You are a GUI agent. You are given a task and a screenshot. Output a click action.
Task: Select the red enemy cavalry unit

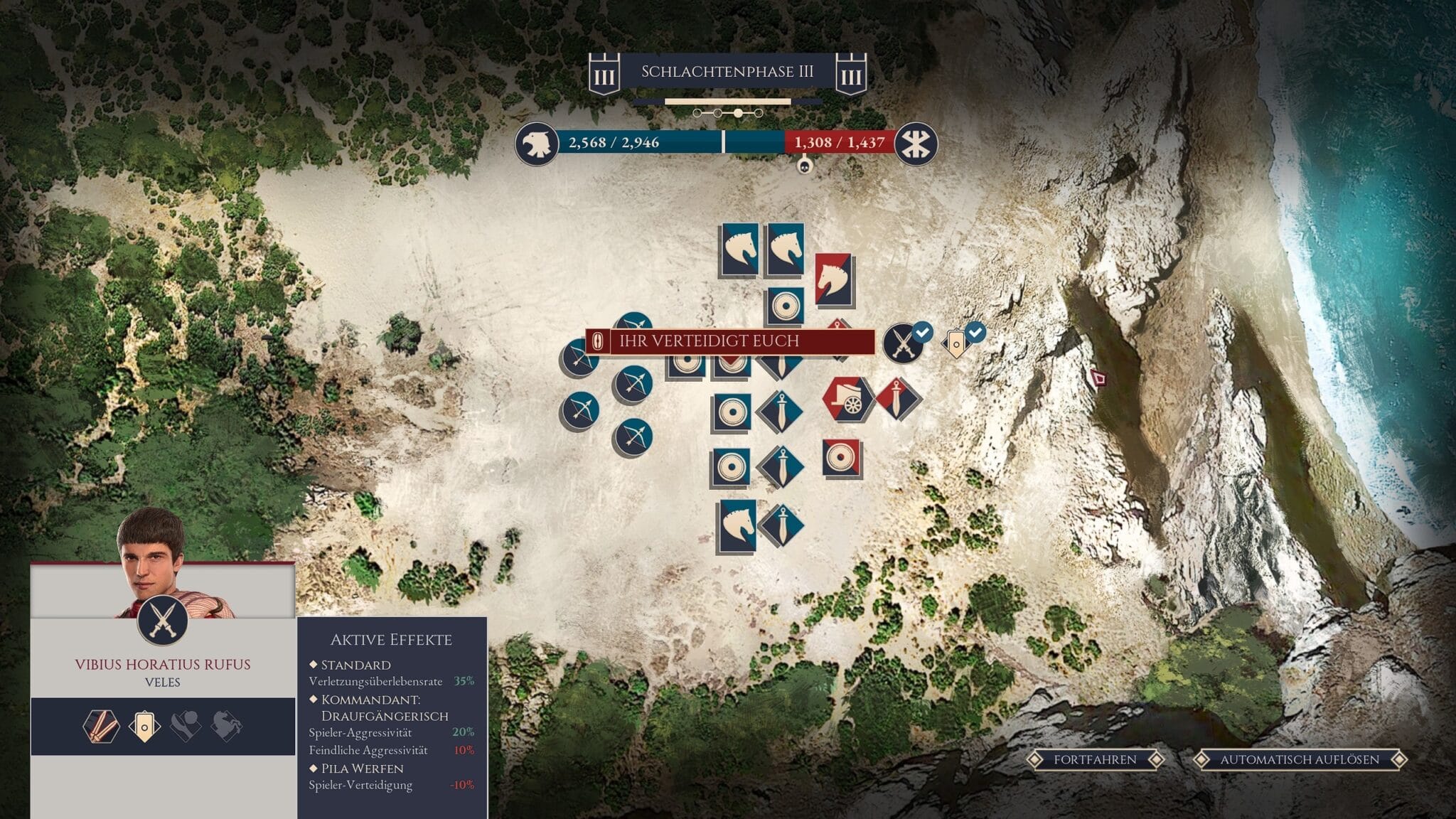833,279
